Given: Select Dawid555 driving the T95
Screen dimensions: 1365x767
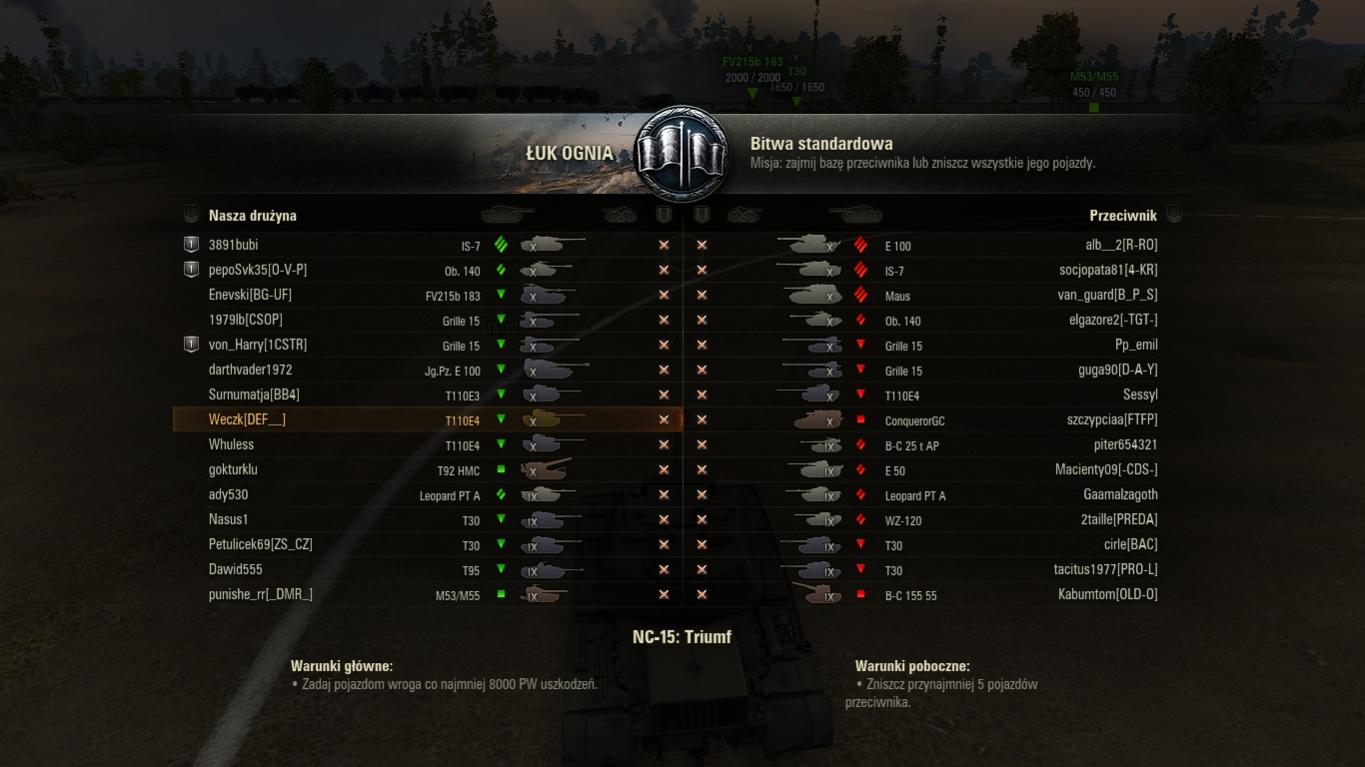Looking at the screenshot, I should (x=235, y=570).
